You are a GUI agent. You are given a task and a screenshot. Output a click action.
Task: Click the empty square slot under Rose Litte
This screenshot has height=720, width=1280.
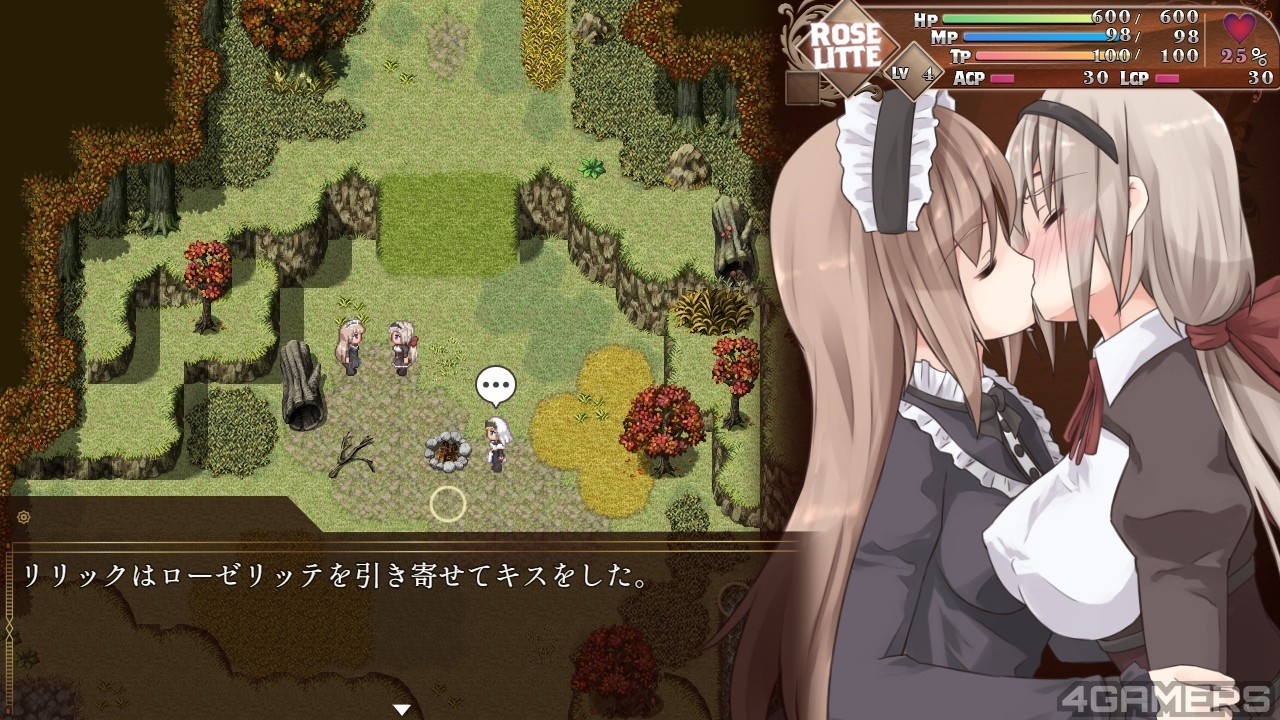pos(802,88)
